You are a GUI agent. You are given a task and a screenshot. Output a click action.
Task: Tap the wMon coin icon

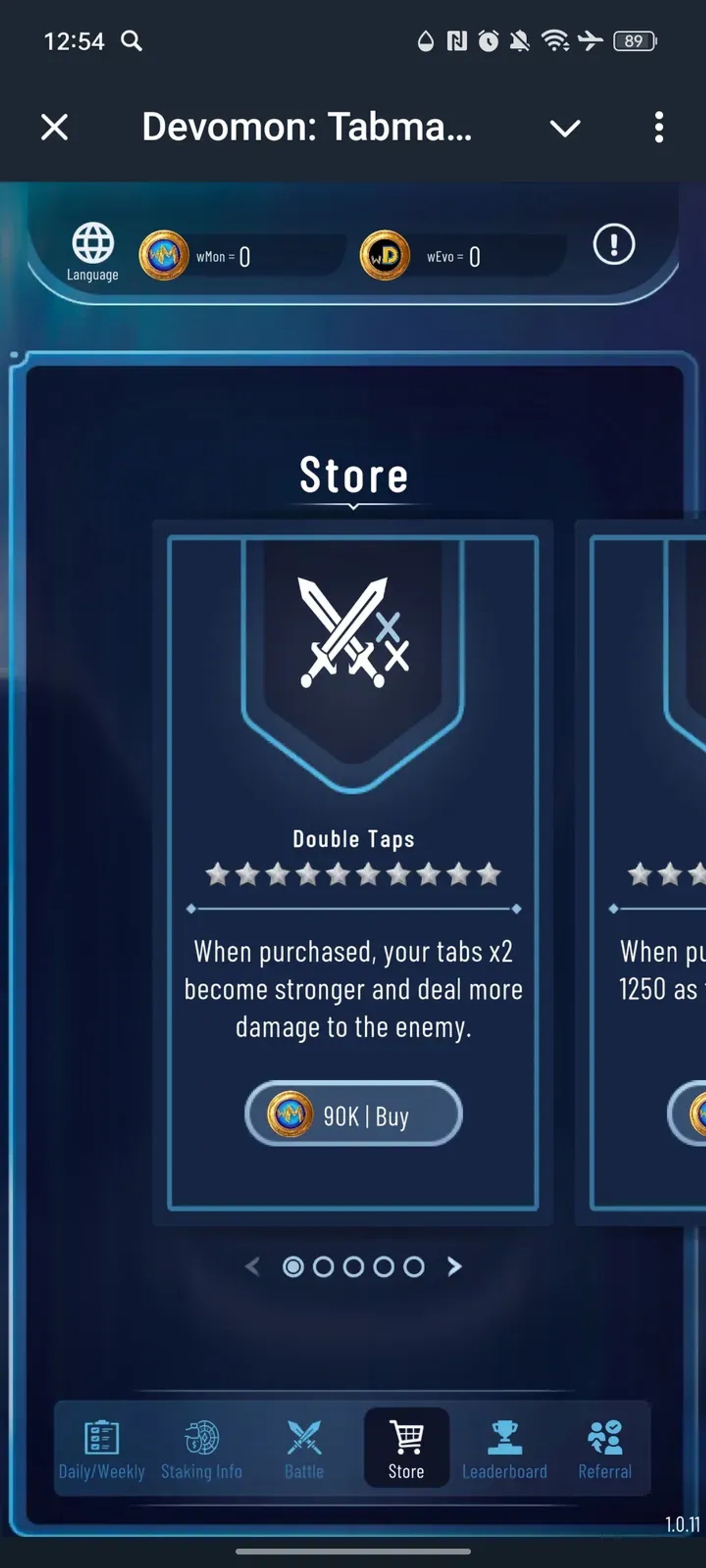point(163,255)
